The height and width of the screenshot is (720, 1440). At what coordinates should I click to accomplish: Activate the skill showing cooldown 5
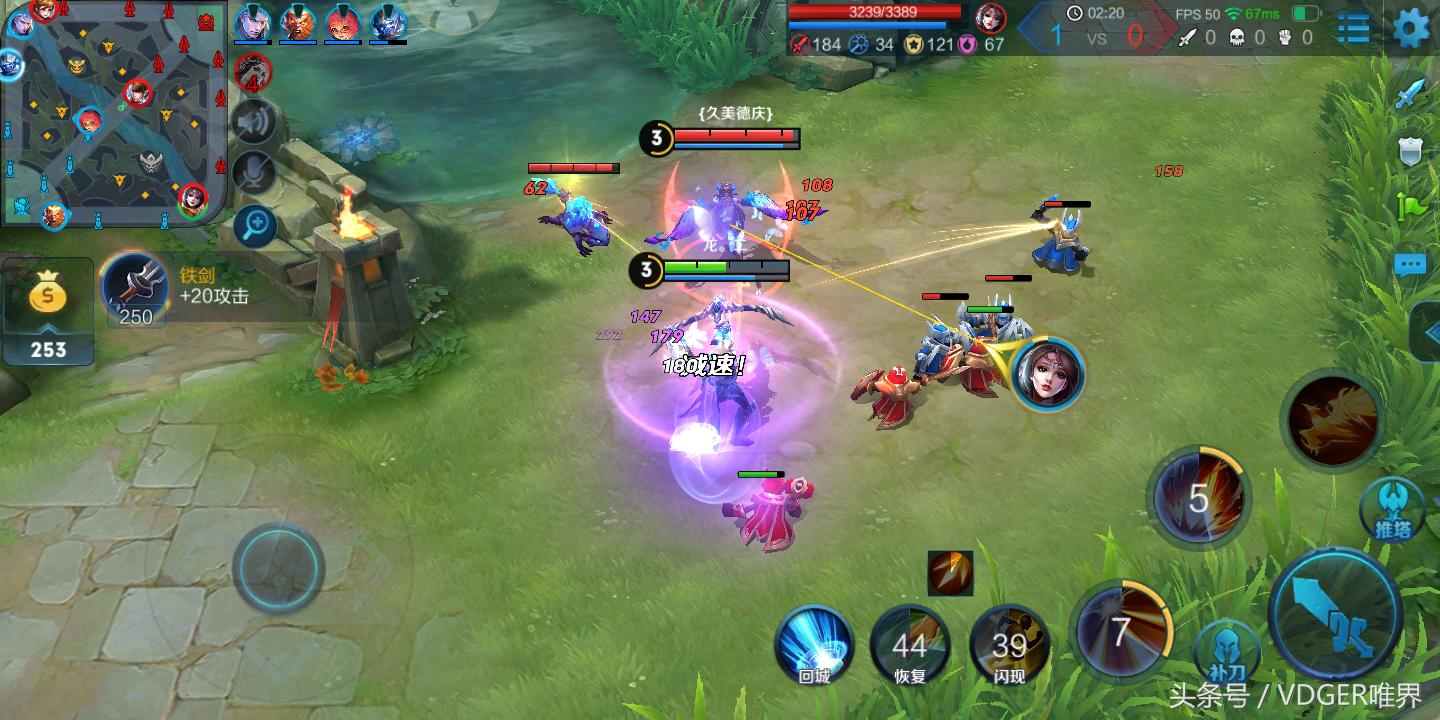click(x=1199, y=498)
